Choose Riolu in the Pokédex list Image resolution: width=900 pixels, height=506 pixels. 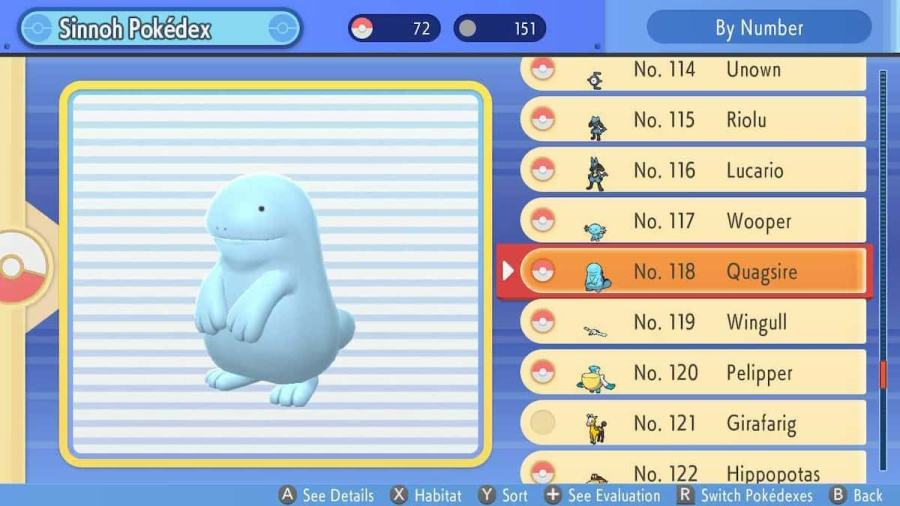[x=693, y=120]
